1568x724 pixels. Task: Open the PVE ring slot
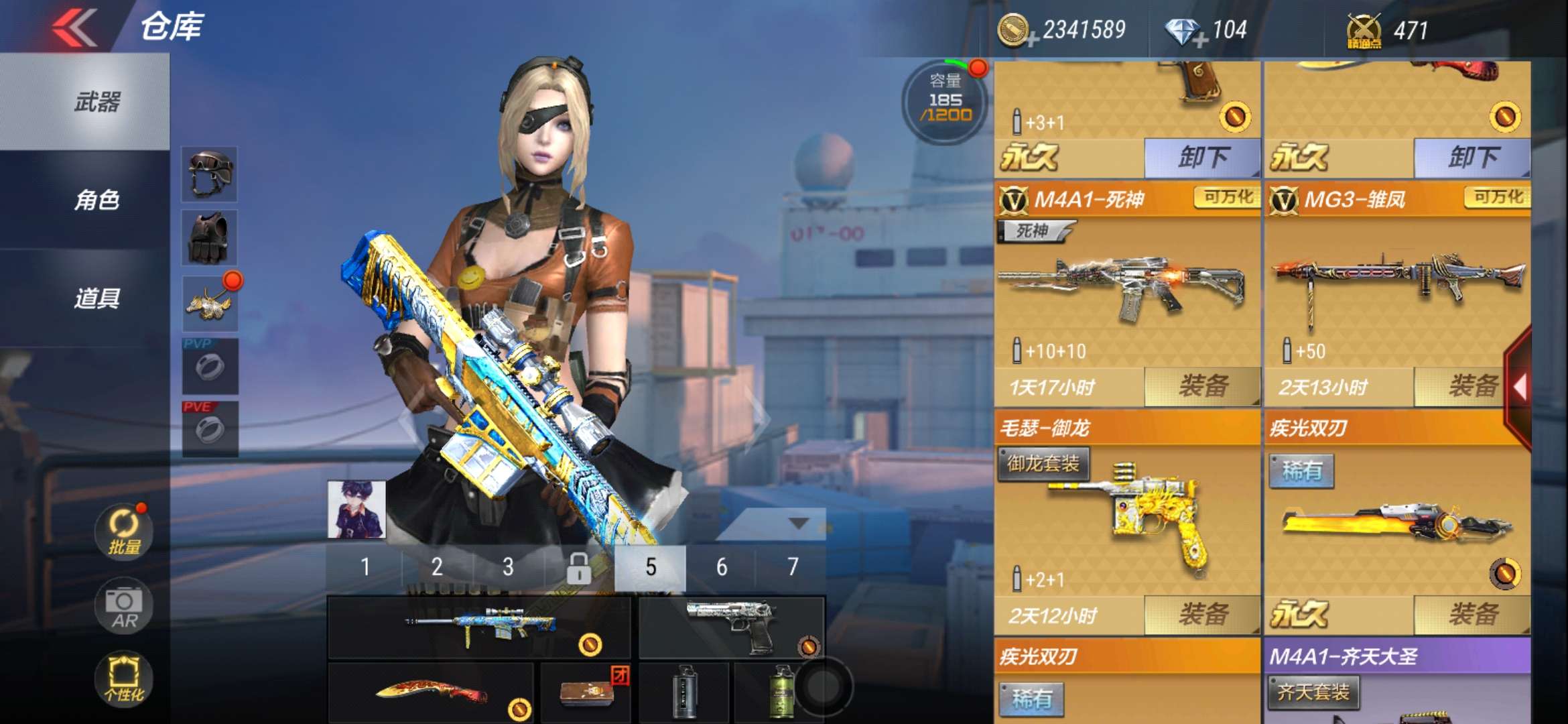pyautogui.click(x=210, y=429)
